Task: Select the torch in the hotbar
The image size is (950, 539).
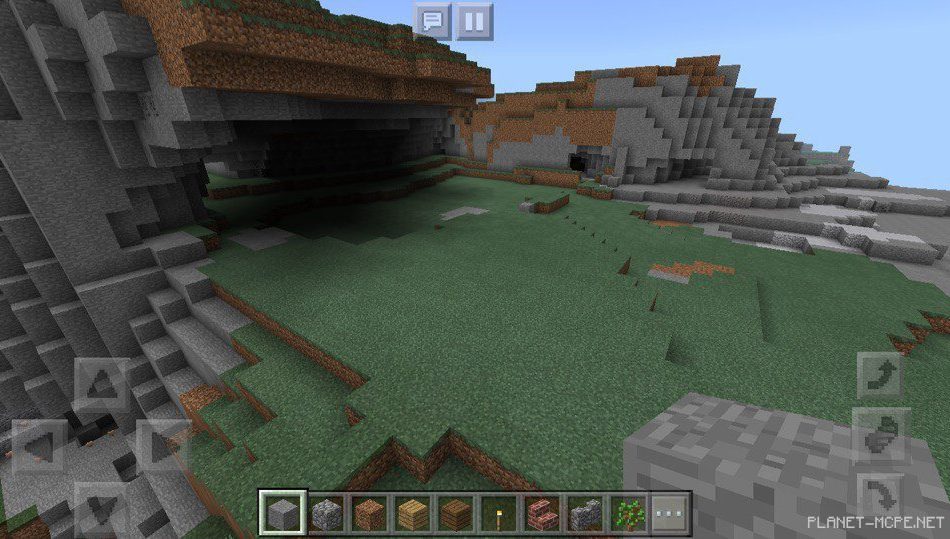Action: point(497,514)
